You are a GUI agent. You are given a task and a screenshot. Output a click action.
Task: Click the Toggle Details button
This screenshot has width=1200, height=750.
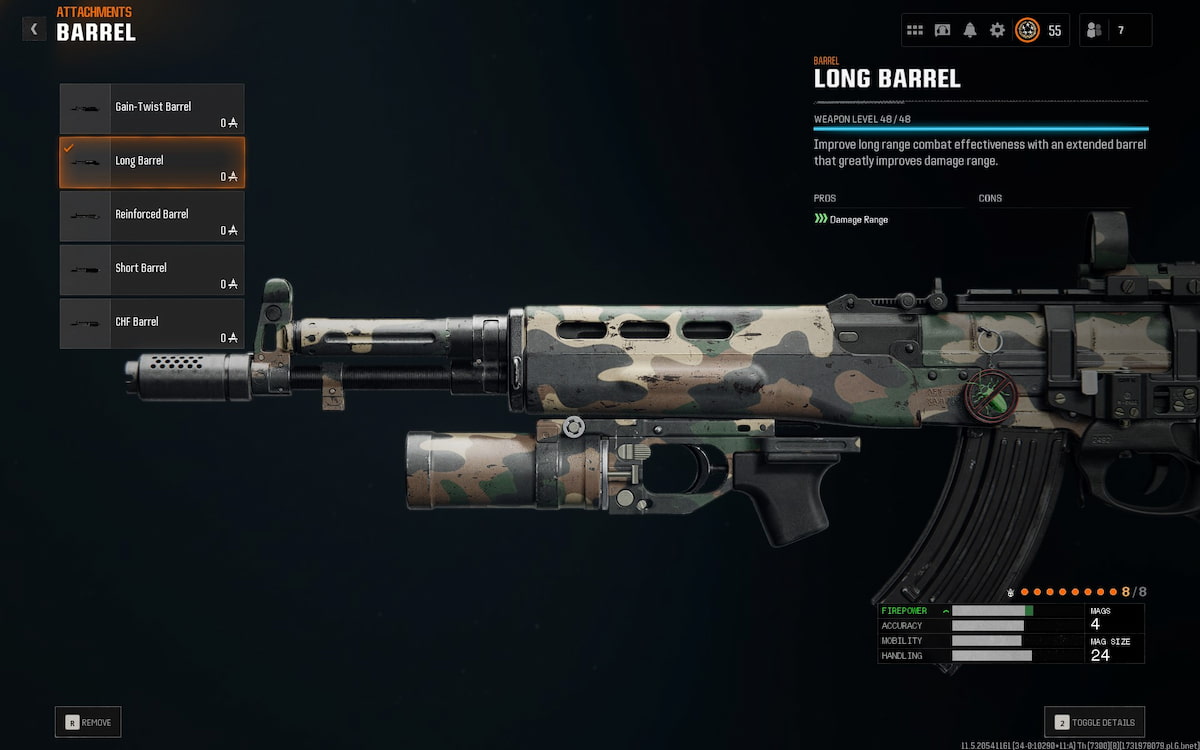pos(1094,722)
